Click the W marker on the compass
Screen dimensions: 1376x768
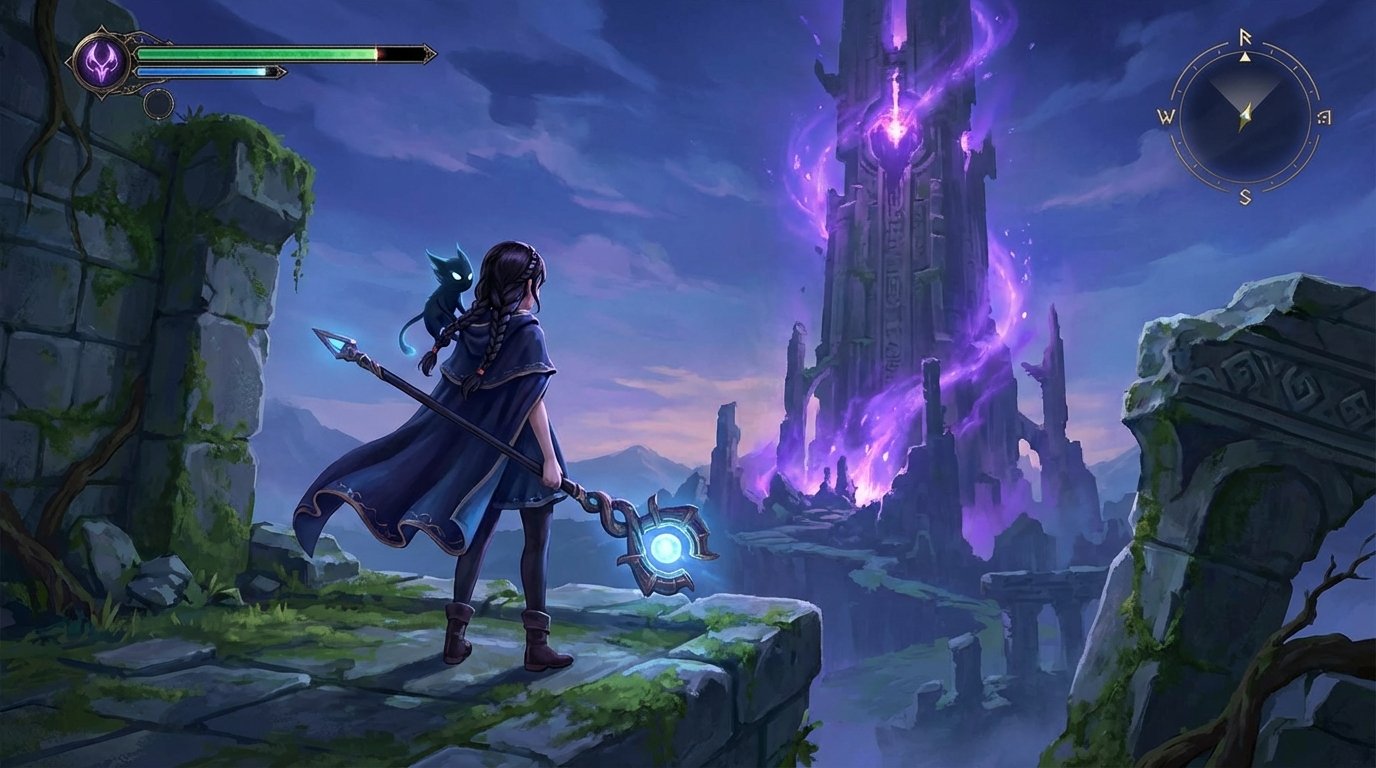1167,116
